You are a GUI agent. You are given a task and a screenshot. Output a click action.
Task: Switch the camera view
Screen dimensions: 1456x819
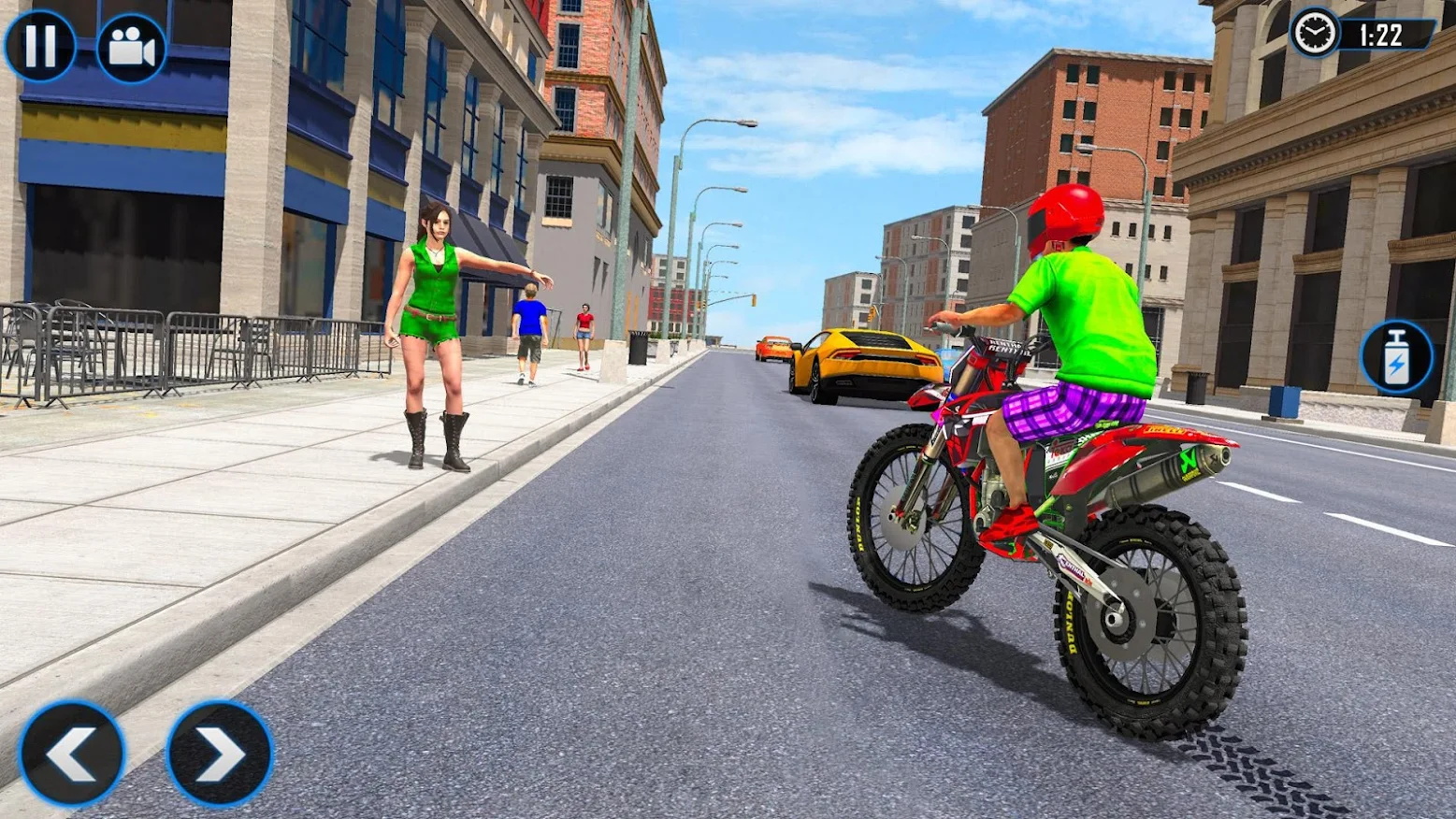pyautogui.click(x=132, y=48)
